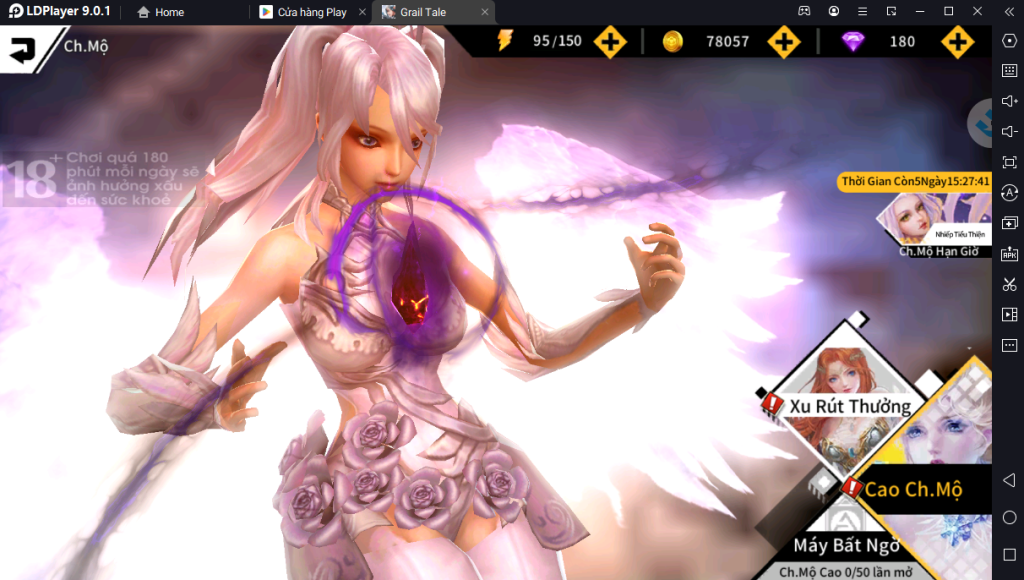1024x580 pixels.
Task: Go back using the arrow button
Action: tap(22, 49)
